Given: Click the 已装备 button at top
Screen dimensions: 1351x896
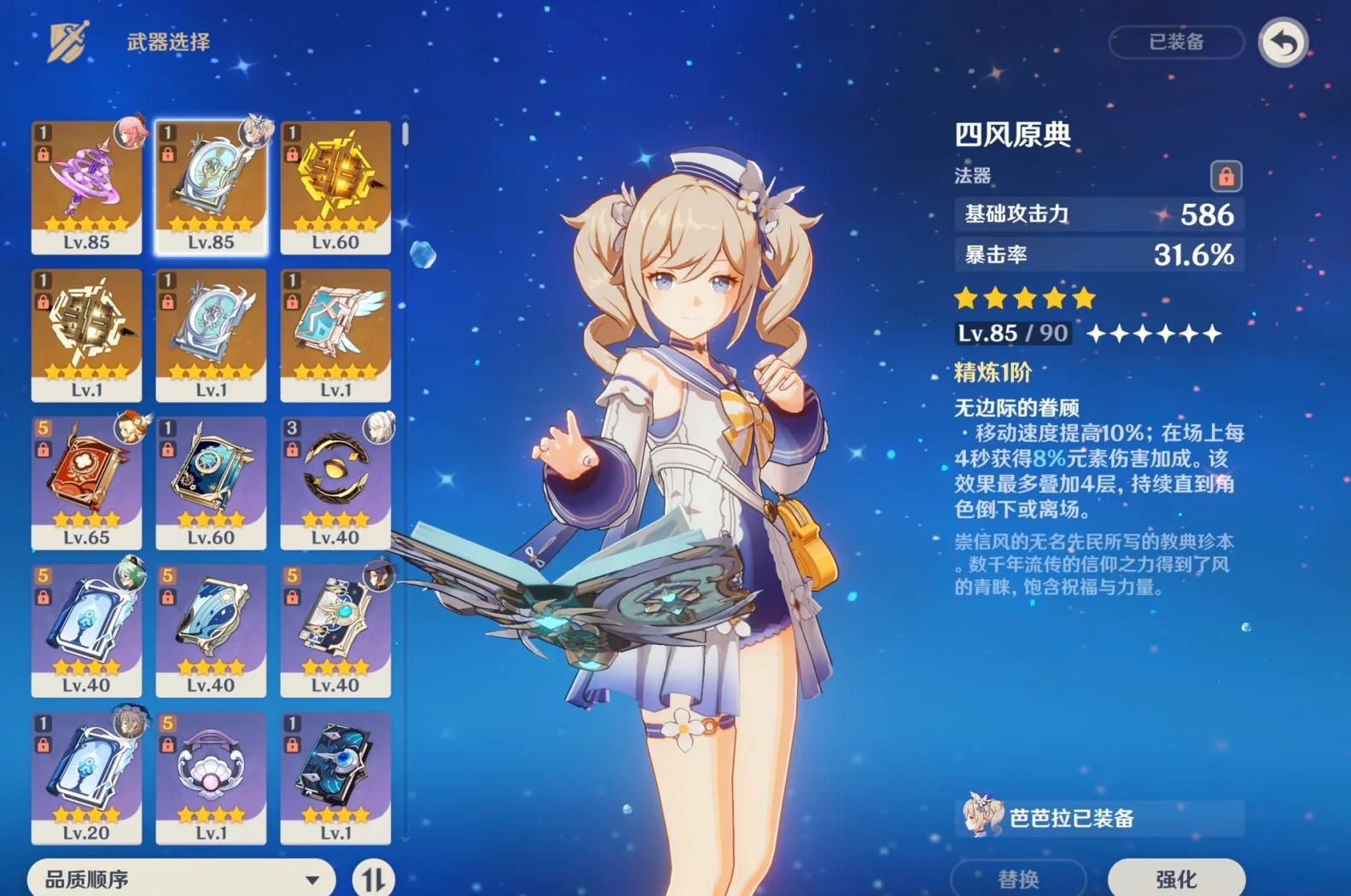Looking at the screenshot, I should pyautogui.click(x=1176, y=42).
